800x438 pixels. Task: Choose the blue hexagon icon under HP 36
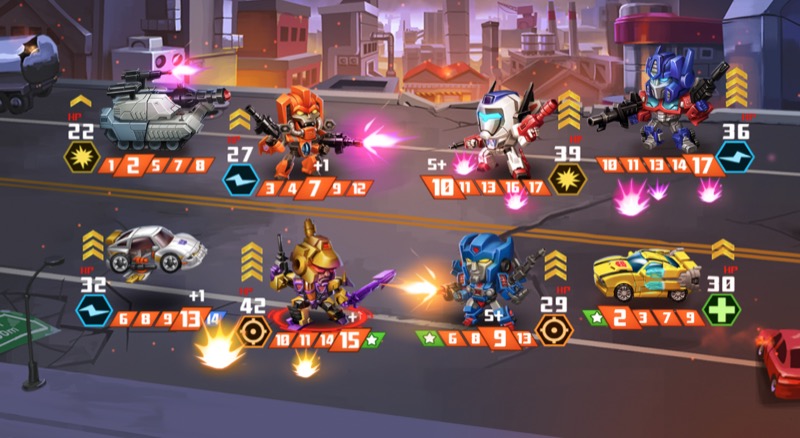pos(734,159)
